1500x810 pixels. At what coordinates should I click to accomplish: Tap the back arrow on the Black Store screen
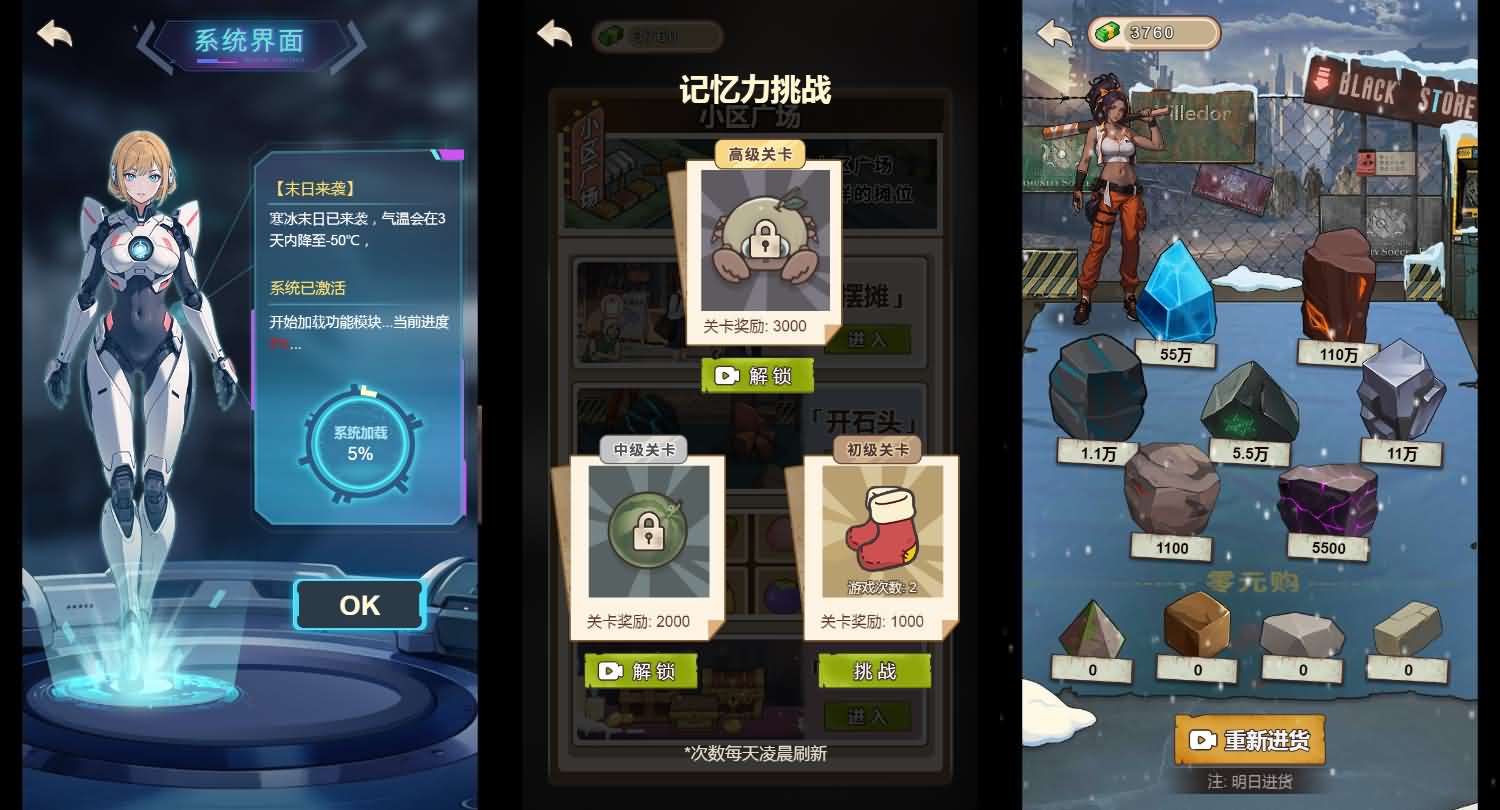pos(1053,33)
